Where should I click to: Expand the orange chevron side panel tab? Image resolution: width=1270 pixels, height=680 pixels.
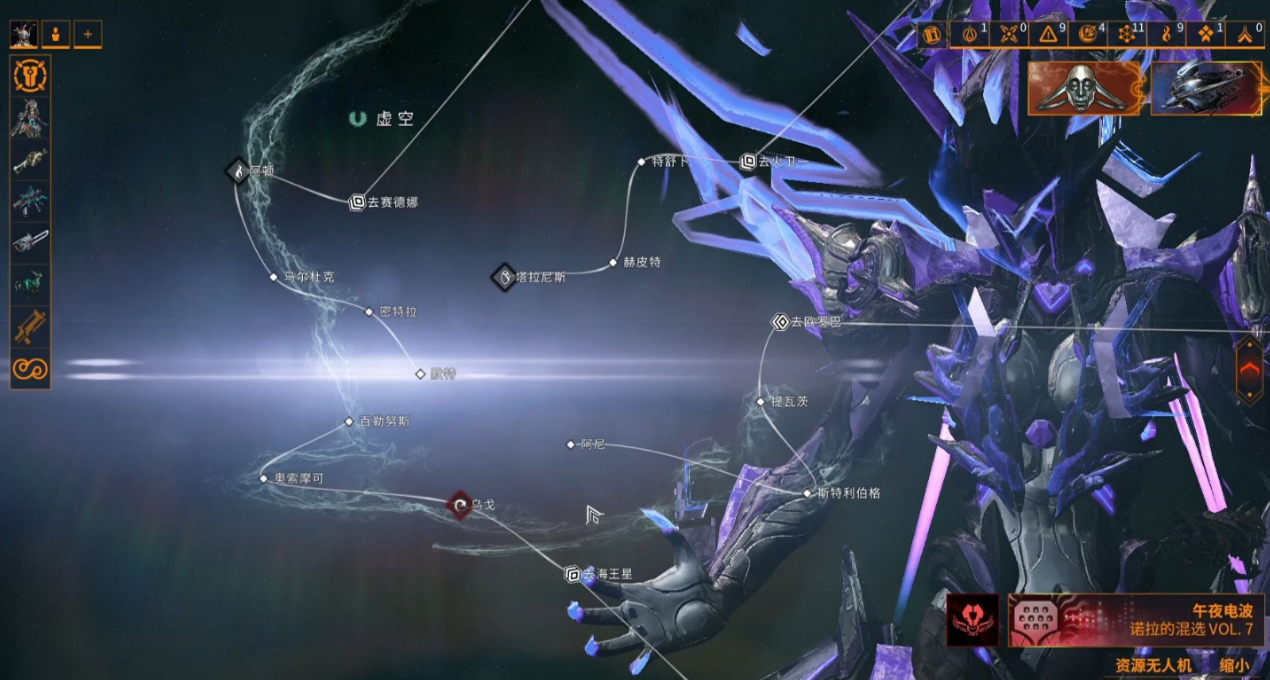click(1249, 370)
